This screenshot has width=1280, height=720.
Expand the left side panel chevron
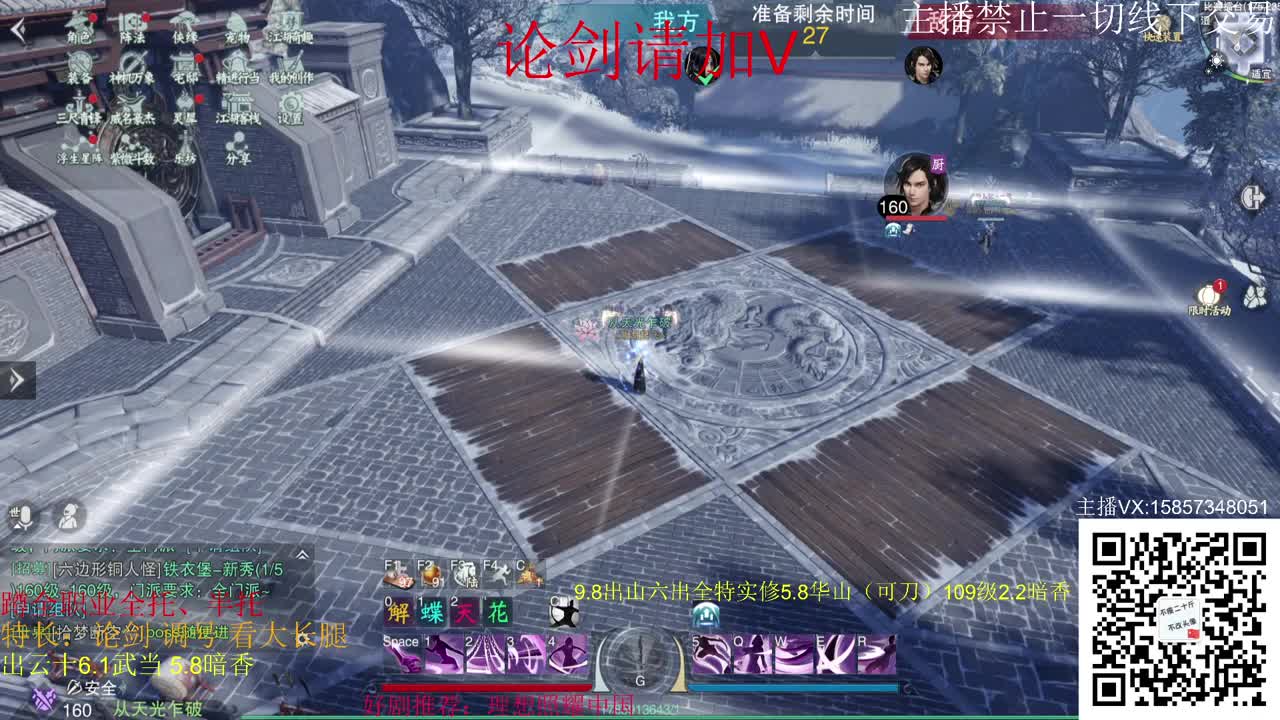point(14,378)
